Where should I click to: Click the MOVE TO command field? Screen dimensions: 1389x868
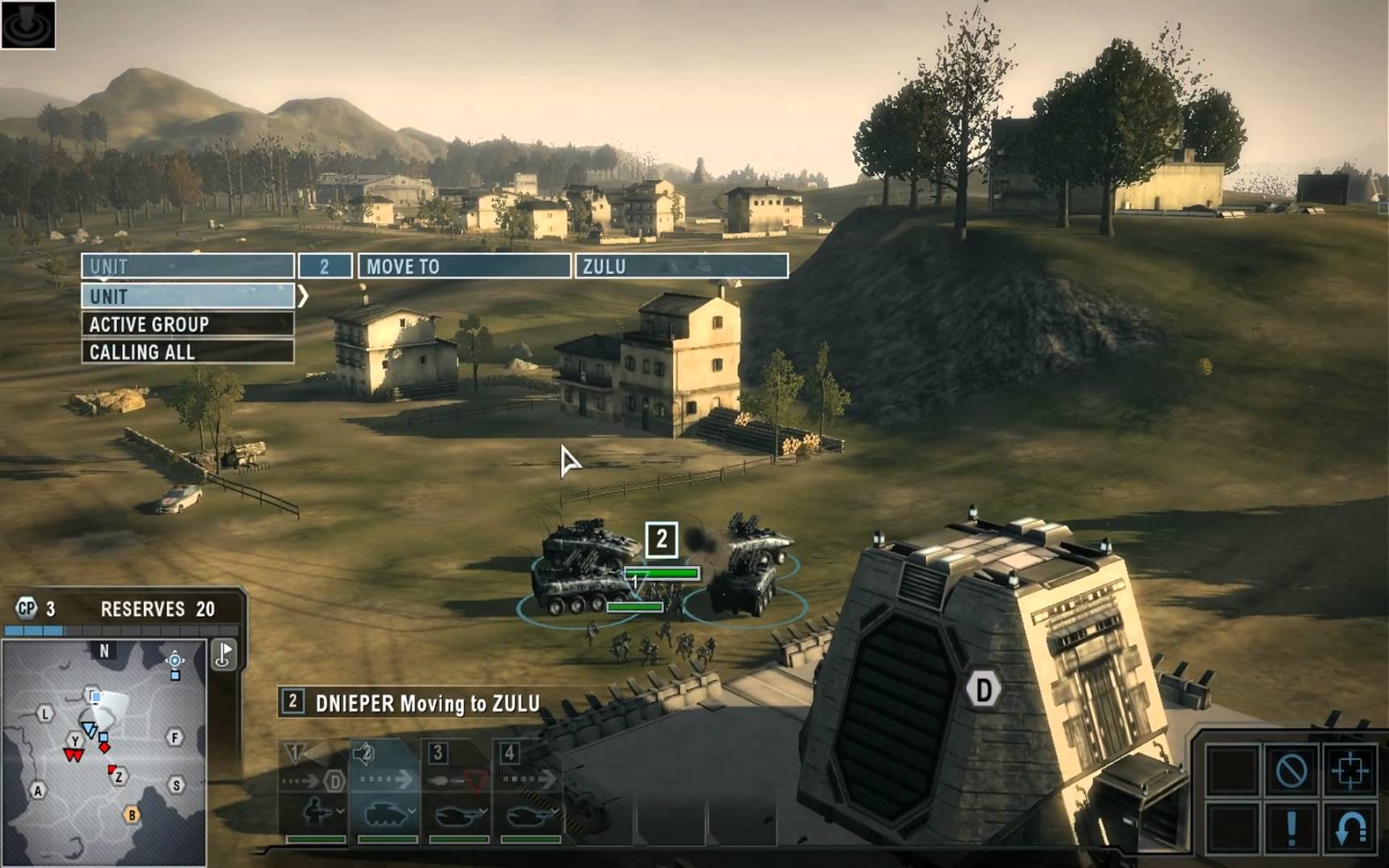[464, 266]
